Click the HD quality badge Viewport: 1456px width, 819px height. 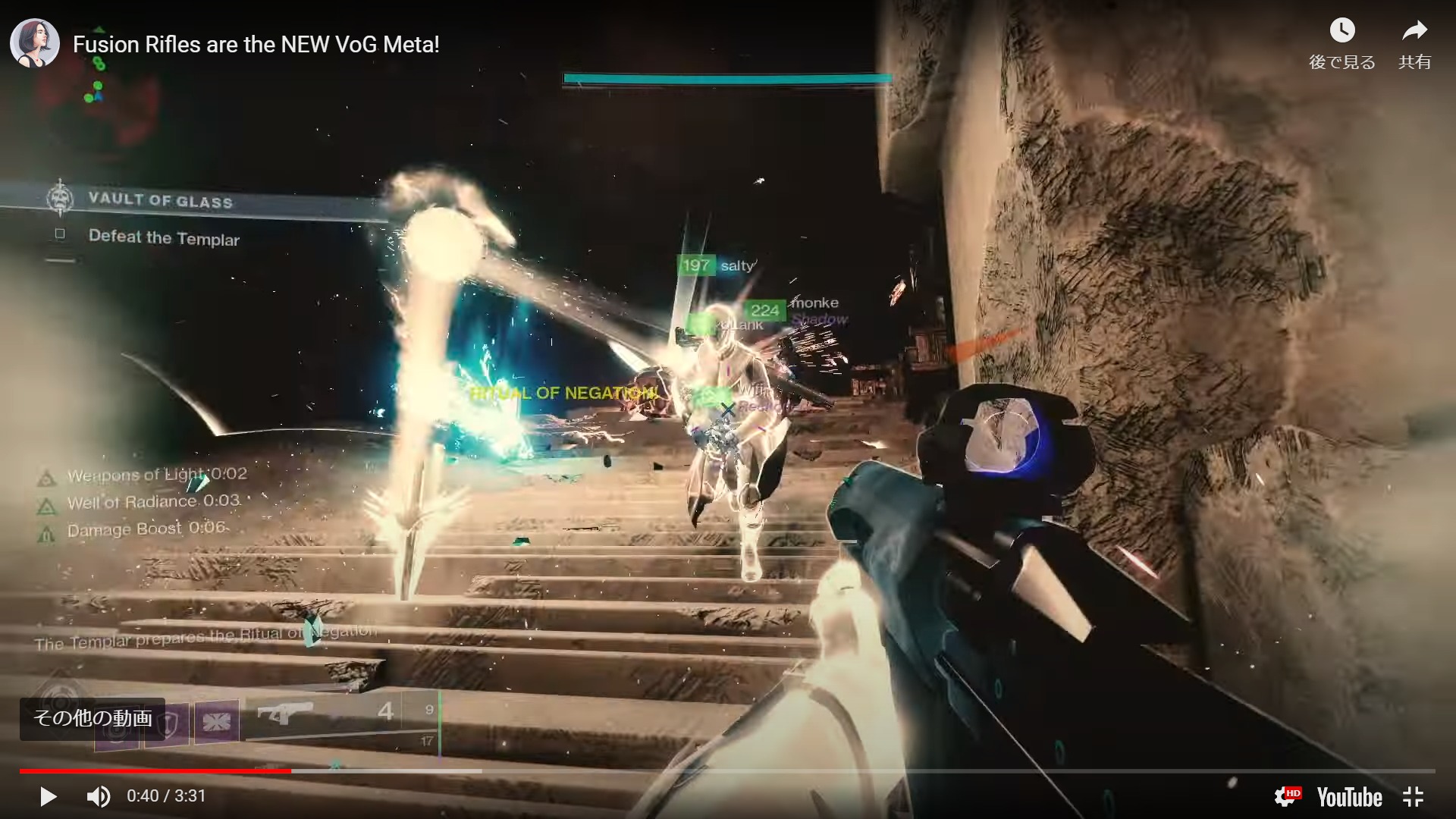(x=1288, y=796)
